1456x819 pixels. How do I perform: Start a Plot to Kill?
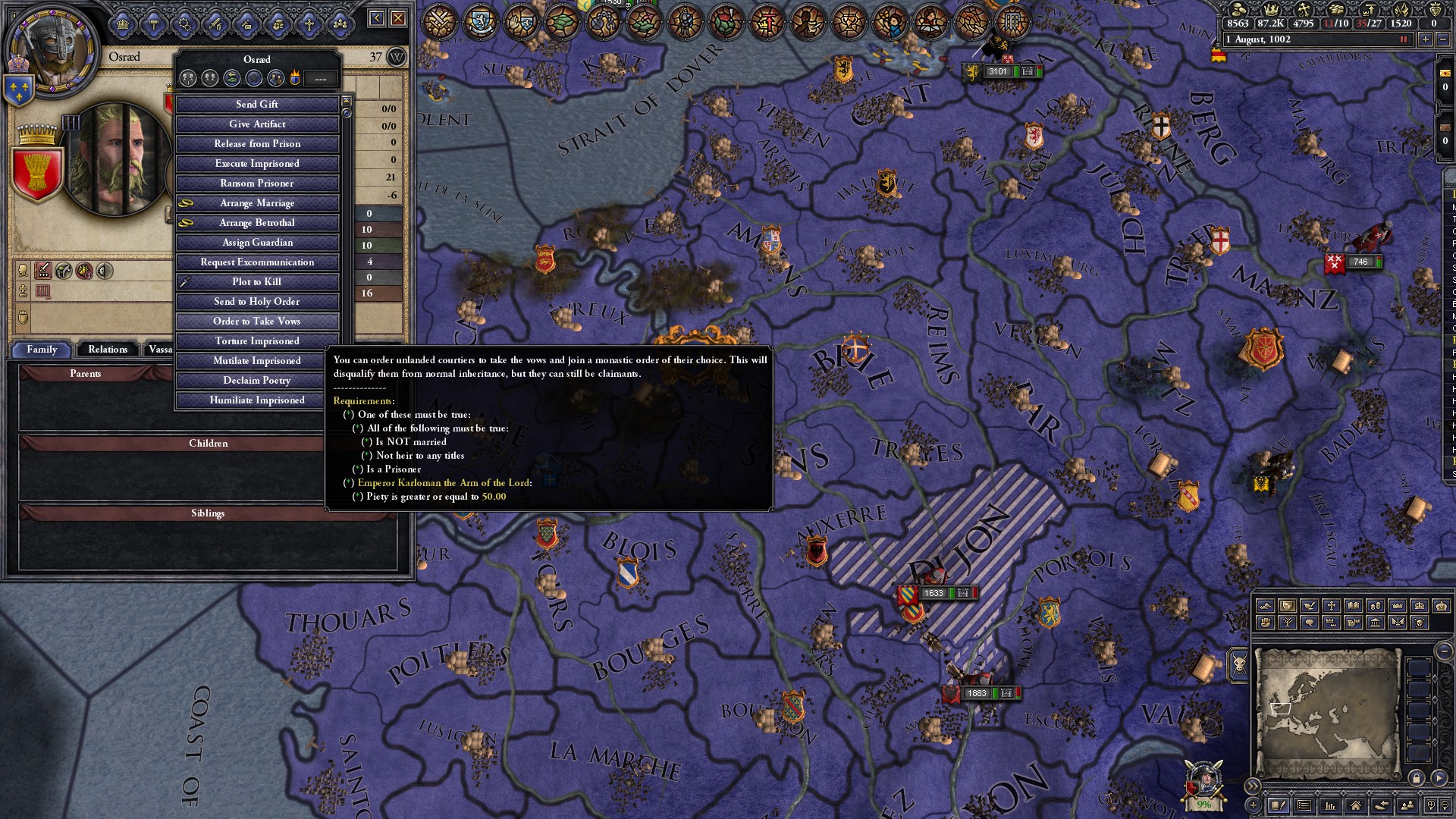coord(257,282)
